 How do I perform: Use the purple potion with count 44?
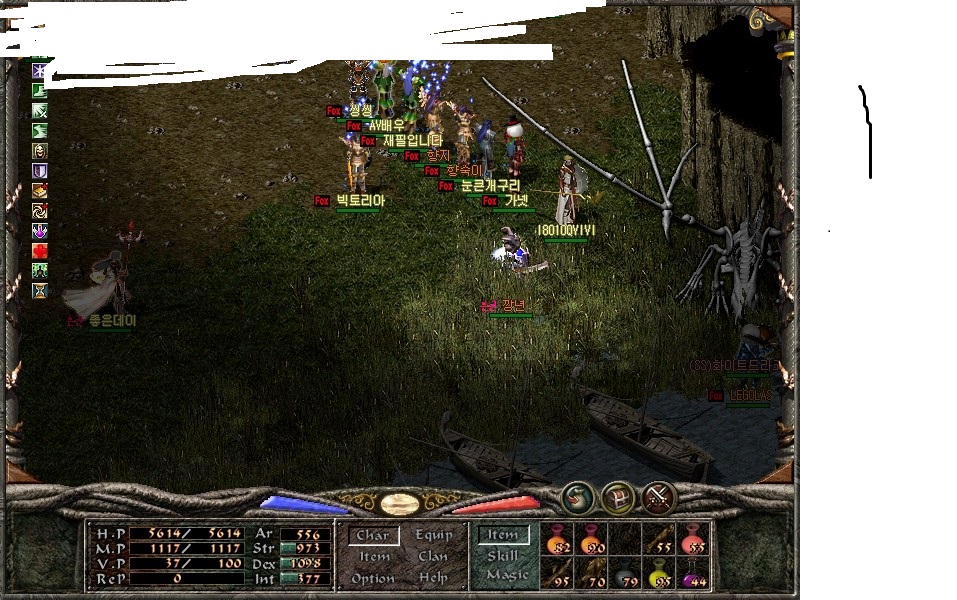692,573
